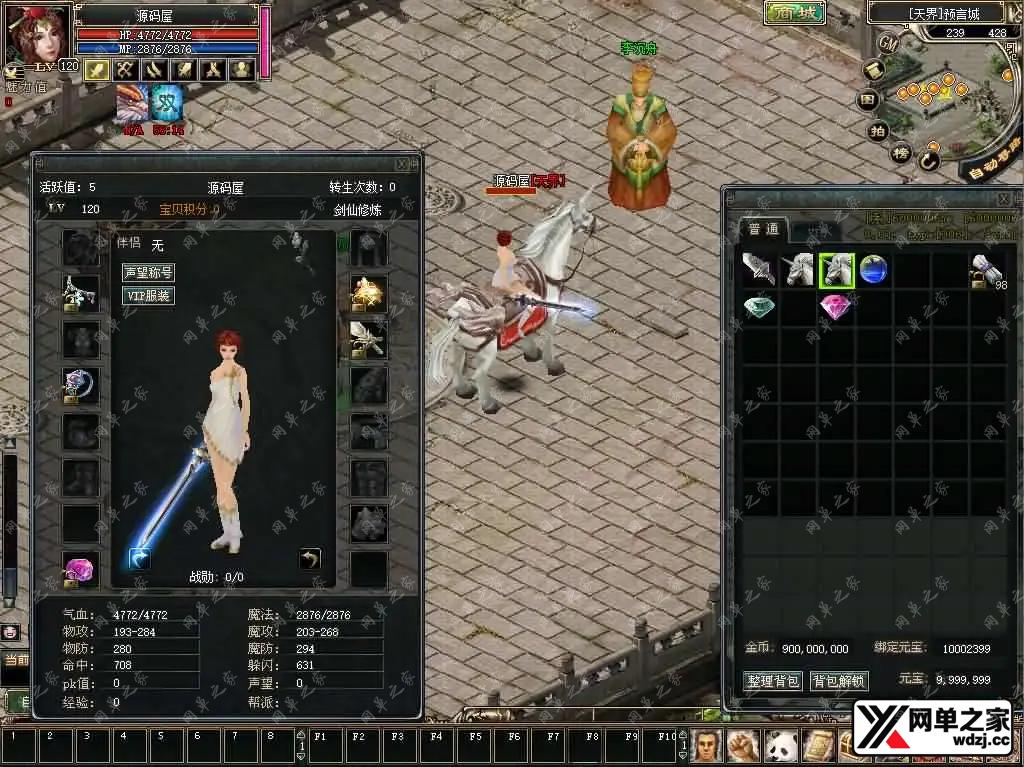The width and height of the screenshot is (1024, 767).
Task: Switch to the 普通 inventory tab
Action: pyautogui.click(x=763, y=229)
